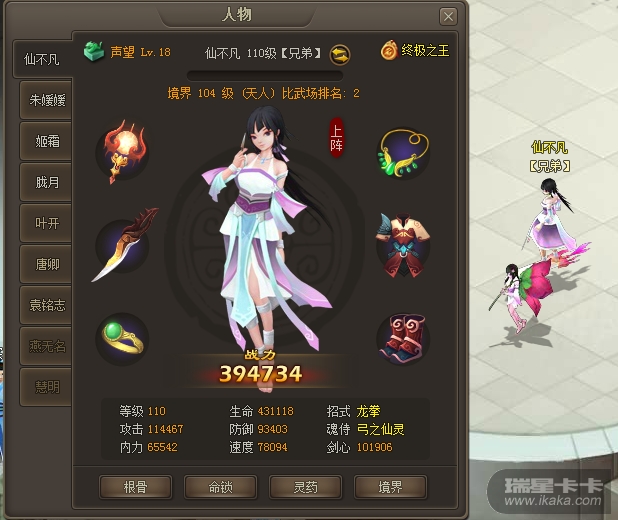Toggle the red 上阵 formation button
Image resolution: width=618 pixels, height=520 pixels.
tap(337, 136)
